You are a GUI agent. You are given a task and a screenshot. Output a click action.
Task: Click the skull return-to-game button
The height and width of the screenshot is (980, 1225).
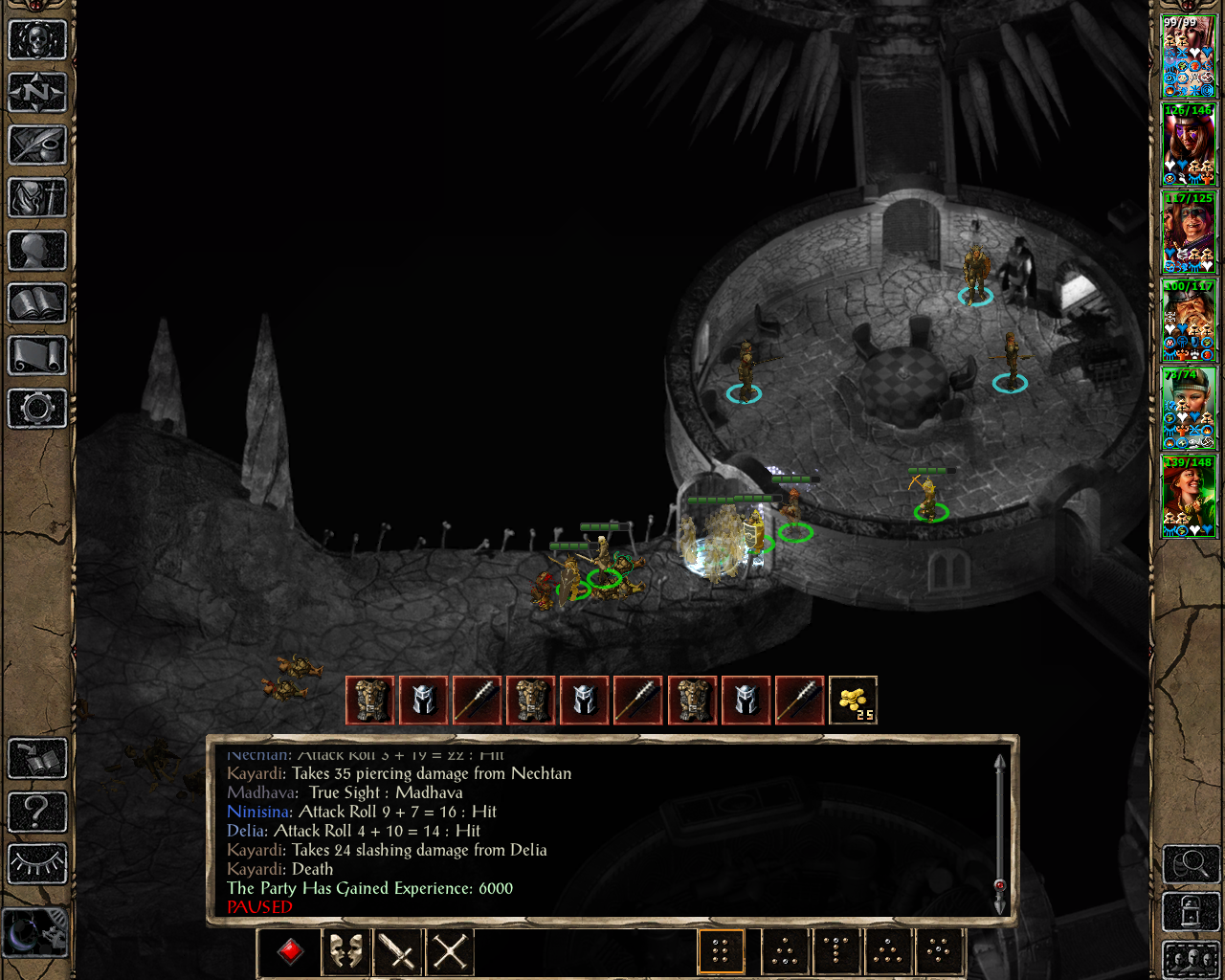click(37, 40)
